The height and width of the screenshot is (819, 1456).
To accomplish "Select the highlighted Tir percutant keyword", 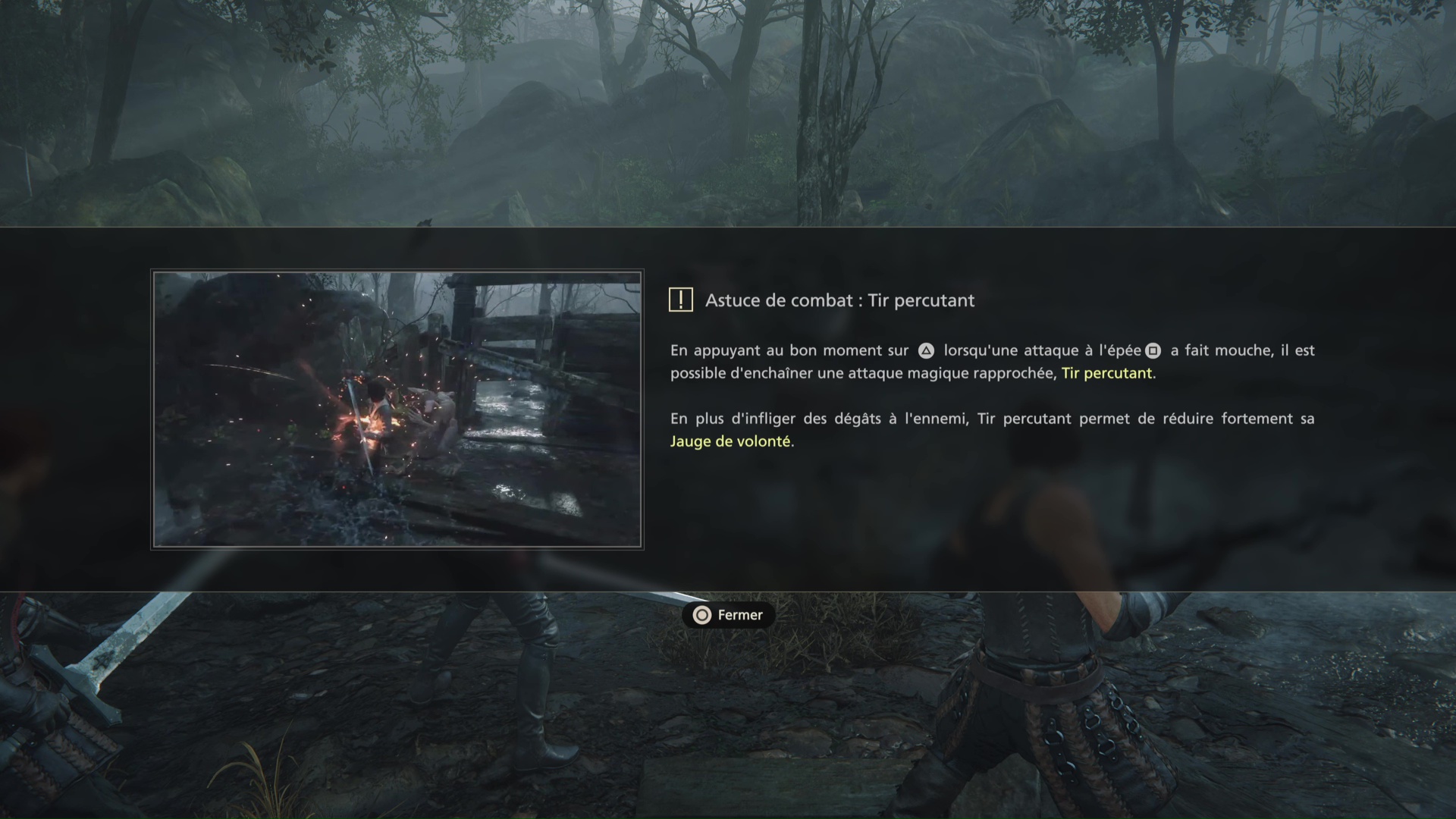I will [1106, 373].
